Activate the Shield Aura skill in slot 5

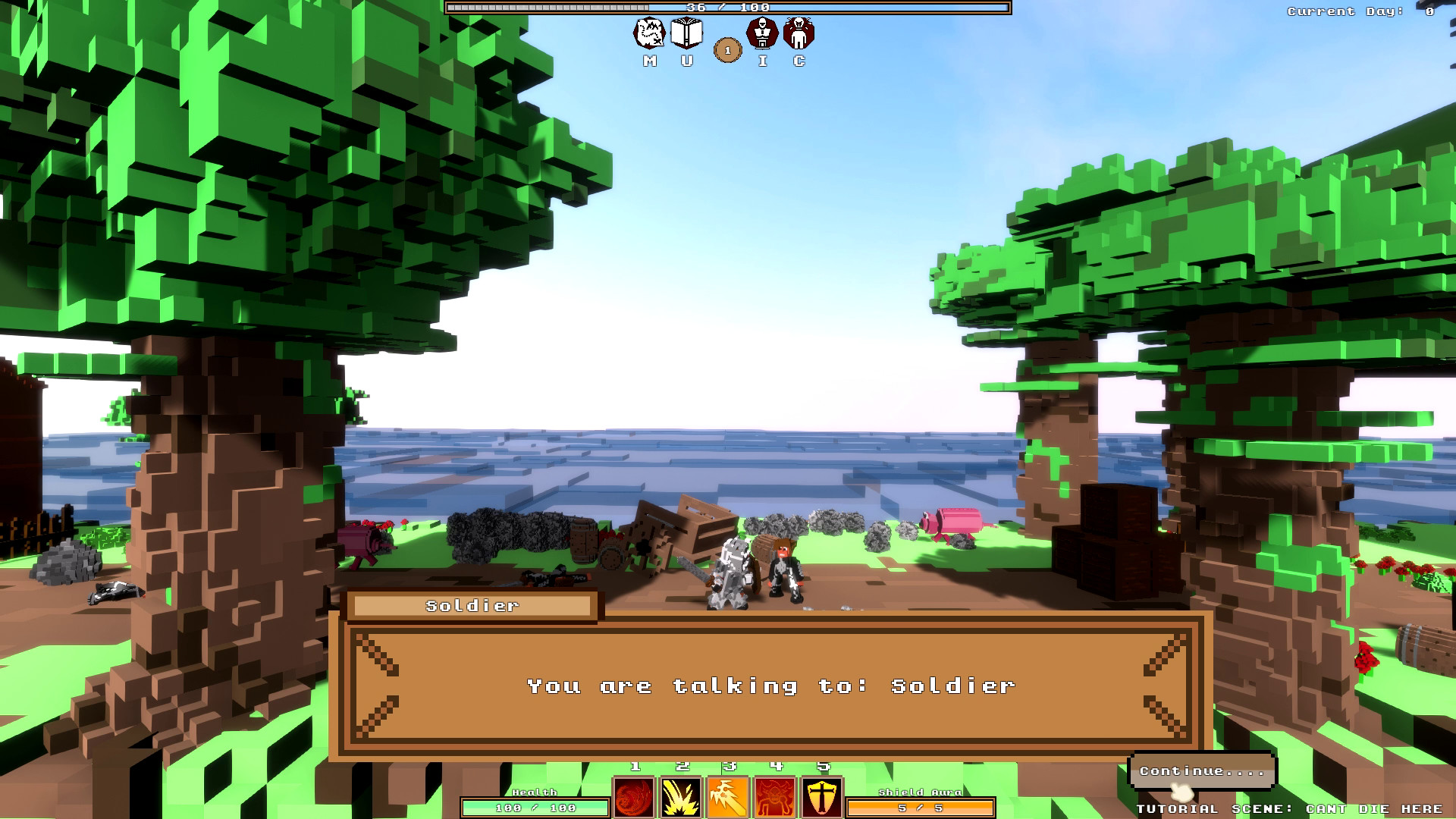[x=823, y=795]
